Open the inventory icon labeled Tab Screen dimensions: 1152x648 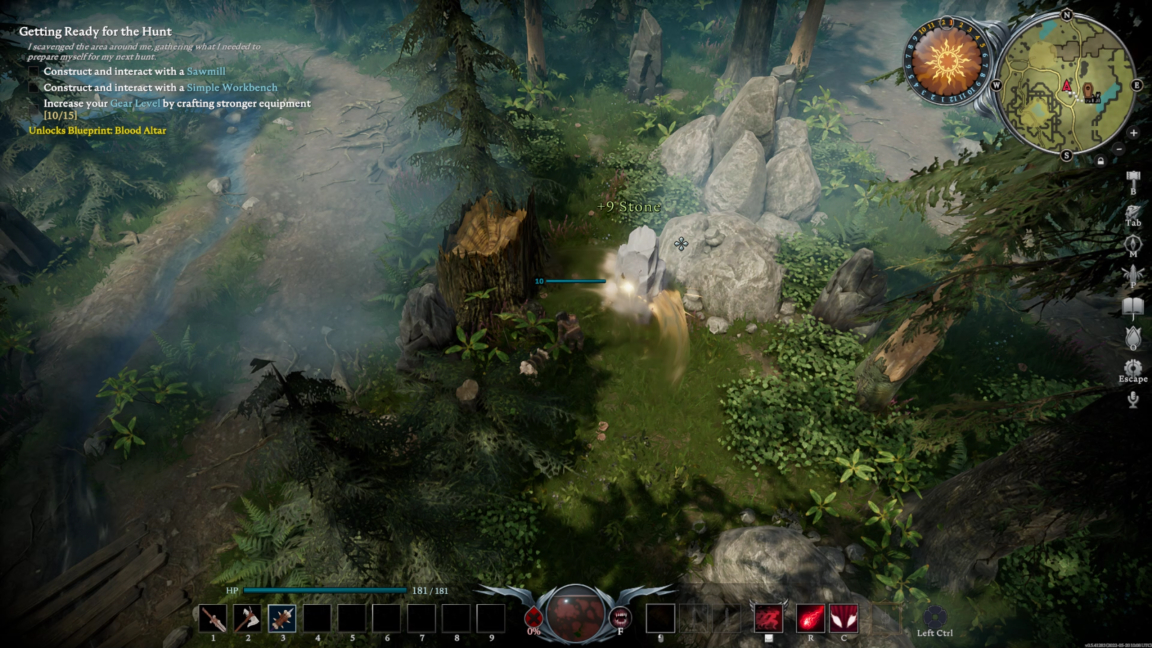point(1133,213)
